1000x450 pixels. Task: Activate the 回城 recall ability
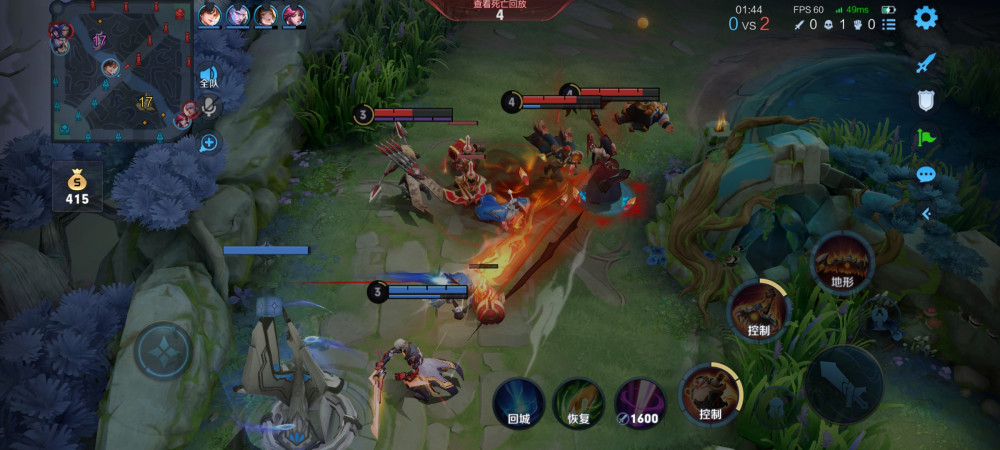[x=518, y=403]
